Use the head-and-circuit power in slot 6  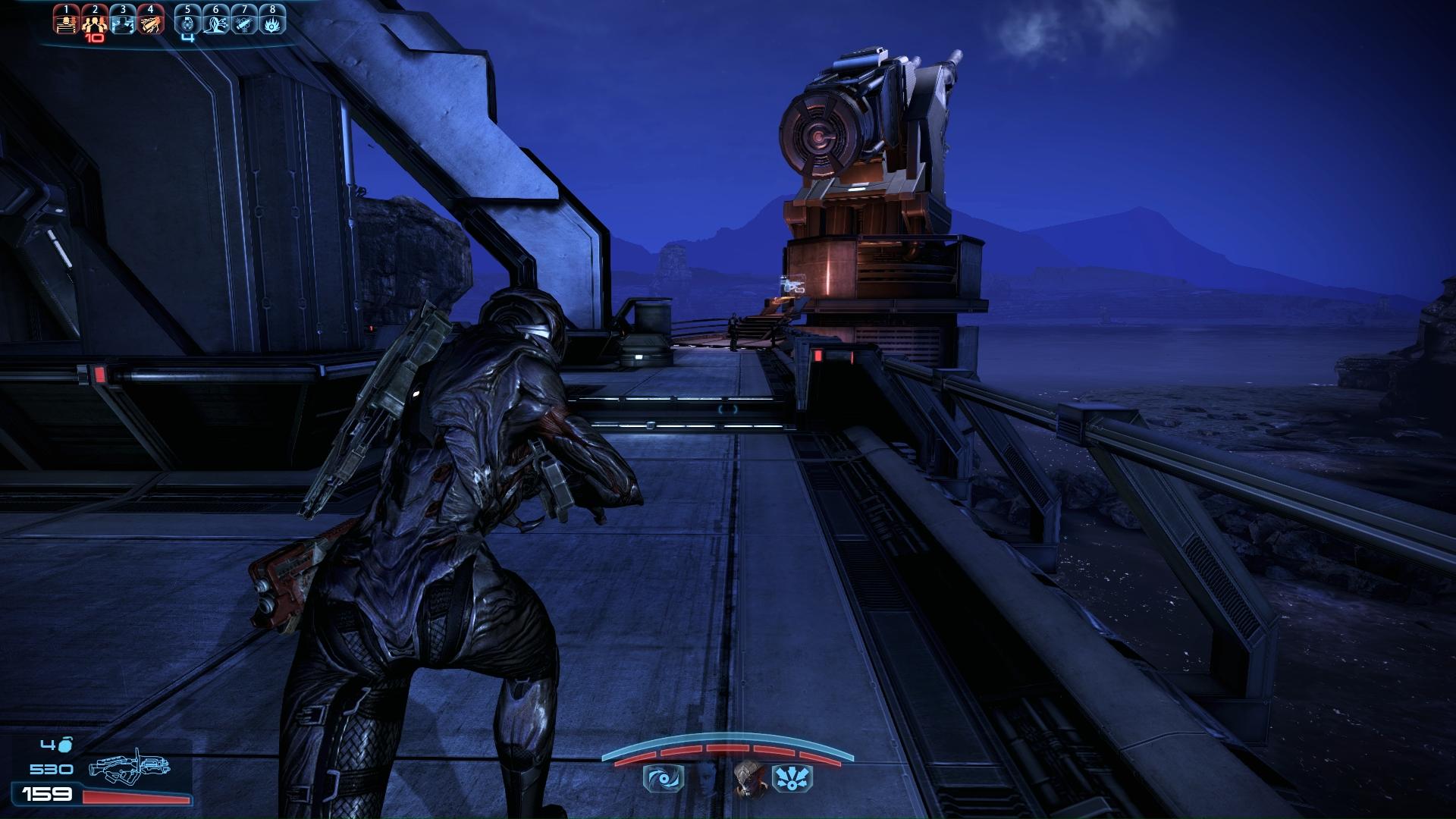pyautogui.click(x=216, y=20)
